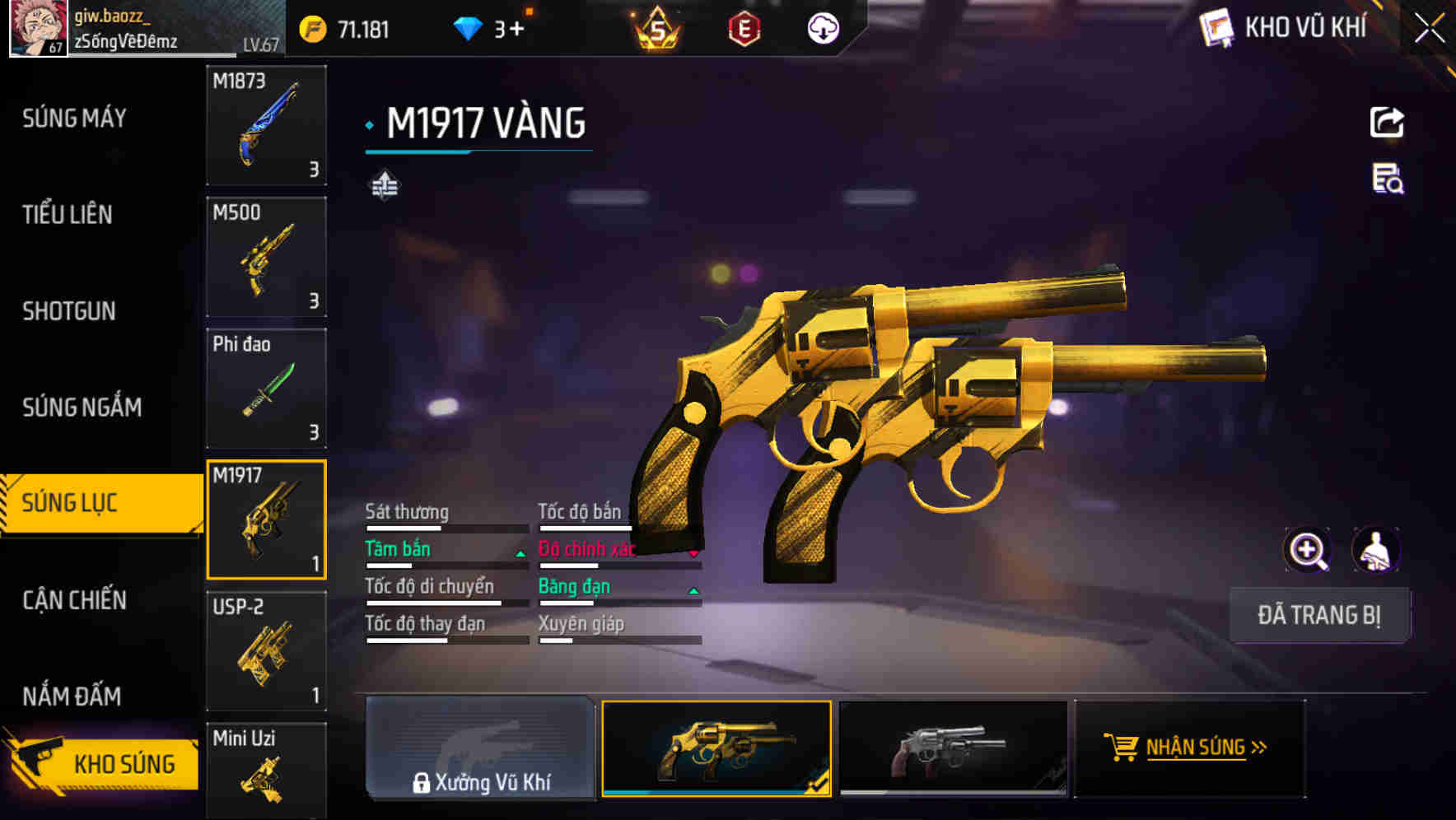This screenshot has height=820, width=1456.
Task: Toggle the locked Xưởng Vũ Khí skin slot
Action: (x=480, y=749)
